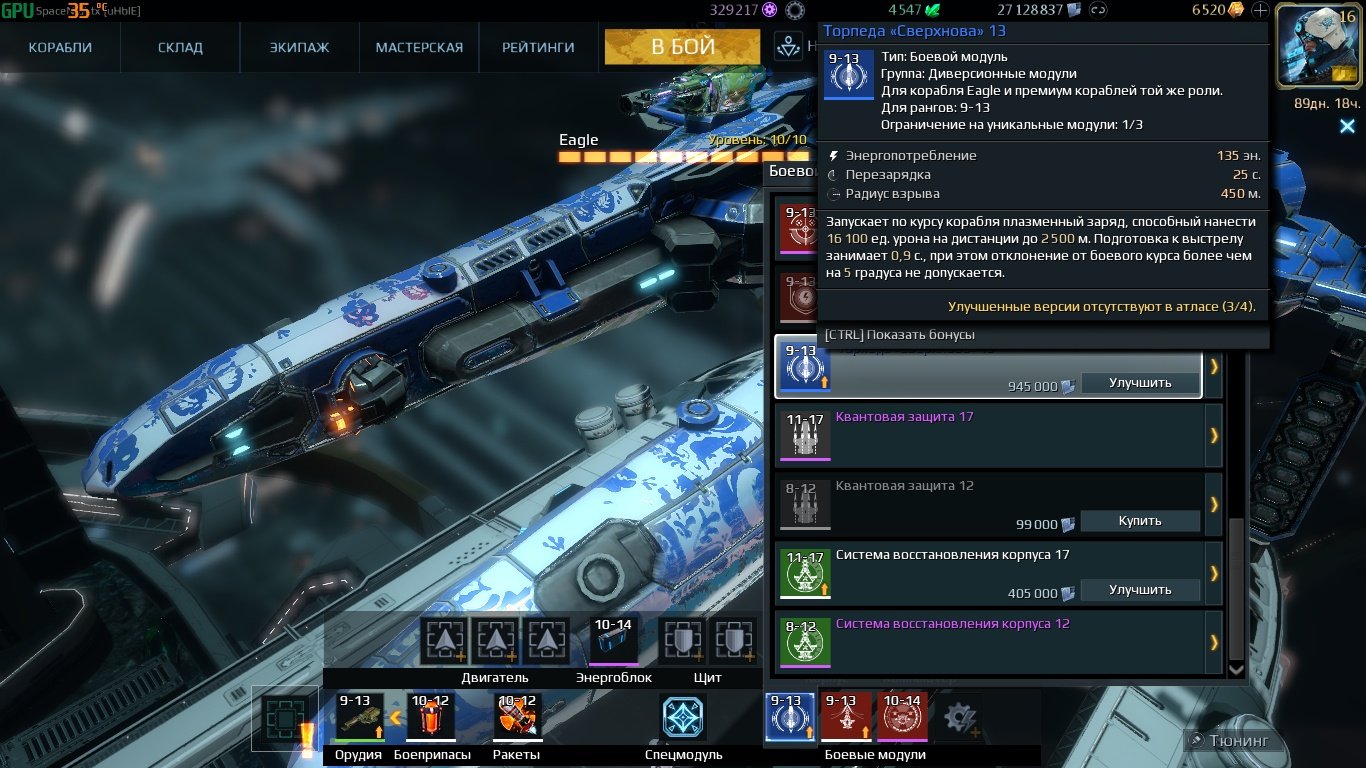Image resolution: width=1366 pixels, height=768 pixels.
Task: Go to the Мастерская tab
Action: click(x=419, y=47)
